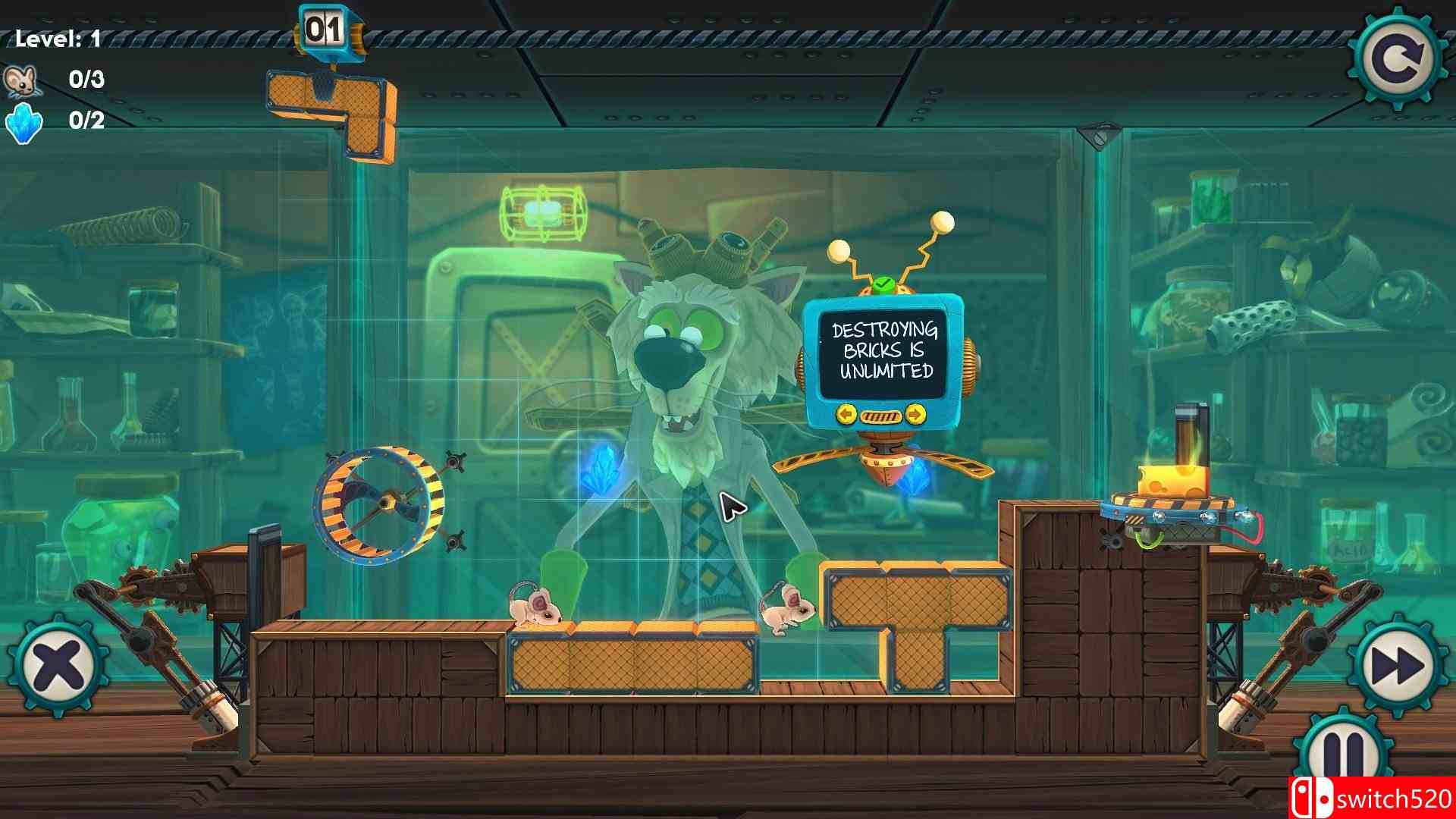Click the blue crystal counter icon showing 0/2

point(23,125)
